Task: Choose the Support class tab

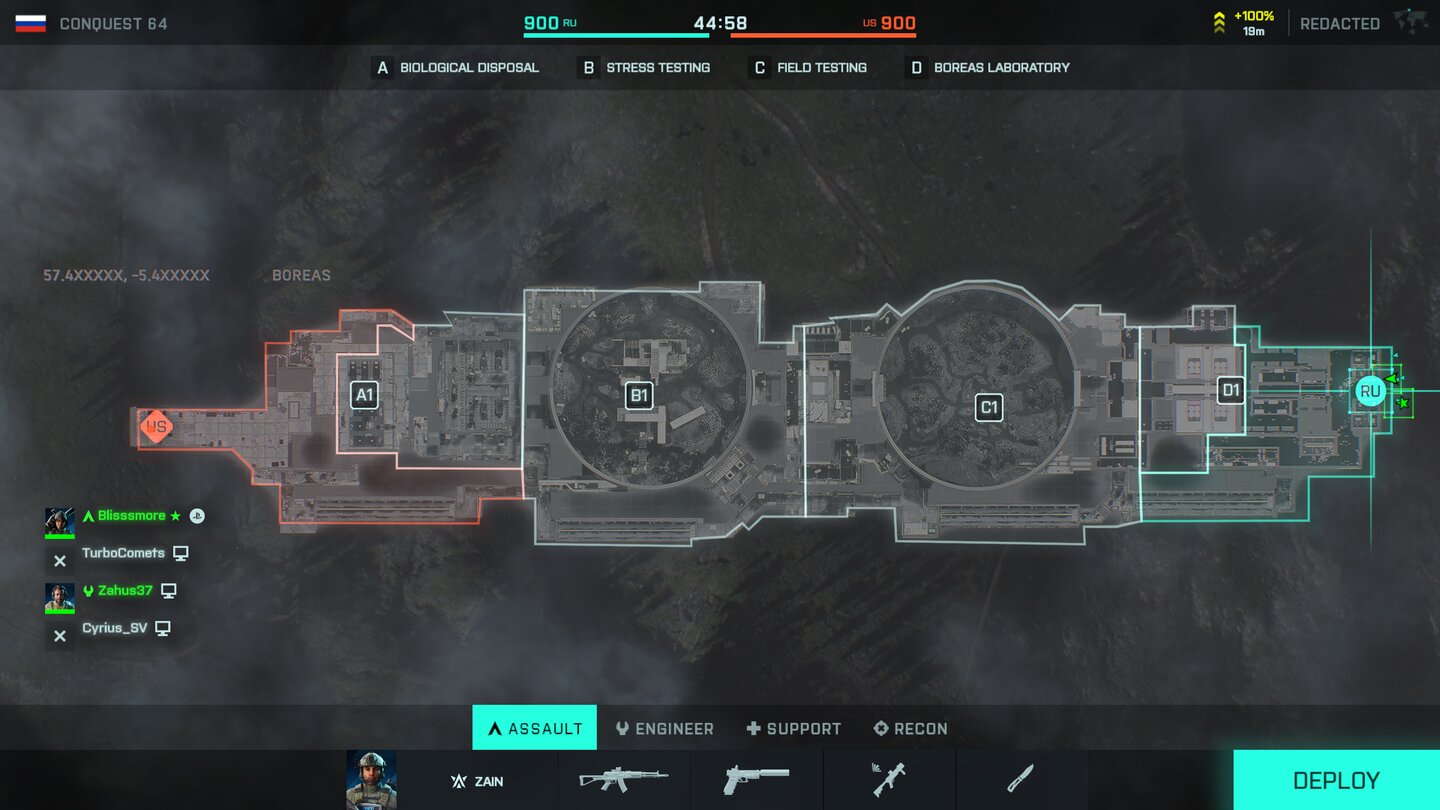Action: (x=793, y=728)
